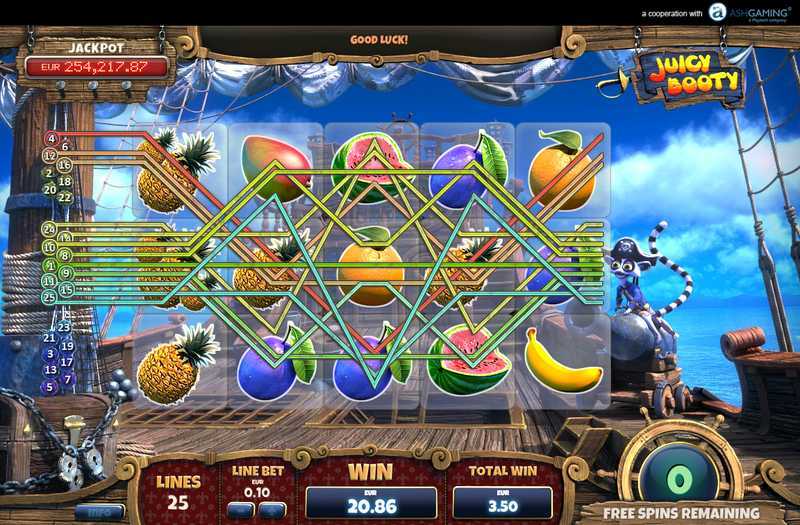
Task: Select payline number 22 marker
Action: pyautogui.click(x=66, y=198)
